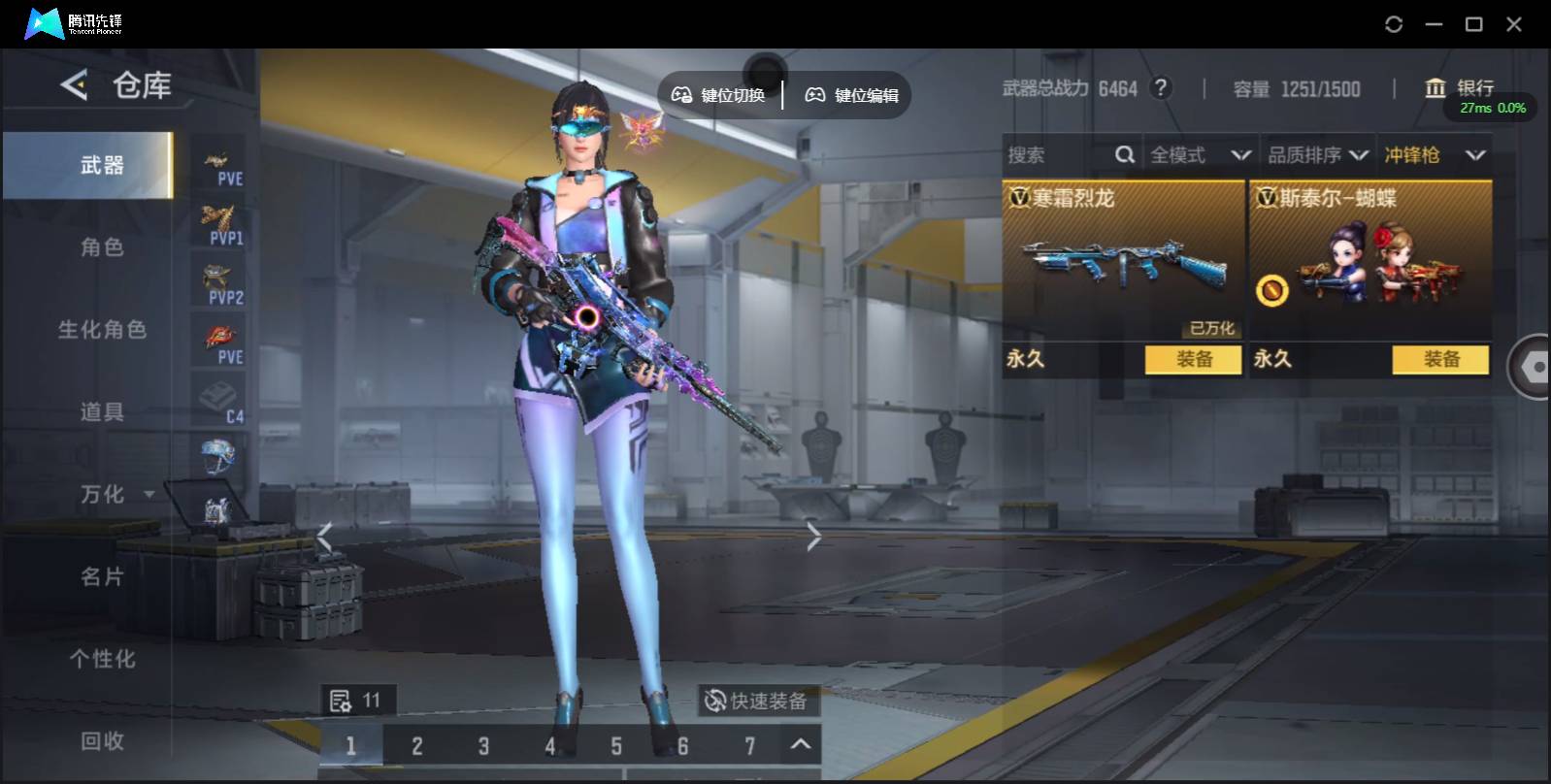Open 键位编辑 key mapping editor

pyautogui.click(x=852, y=95)
